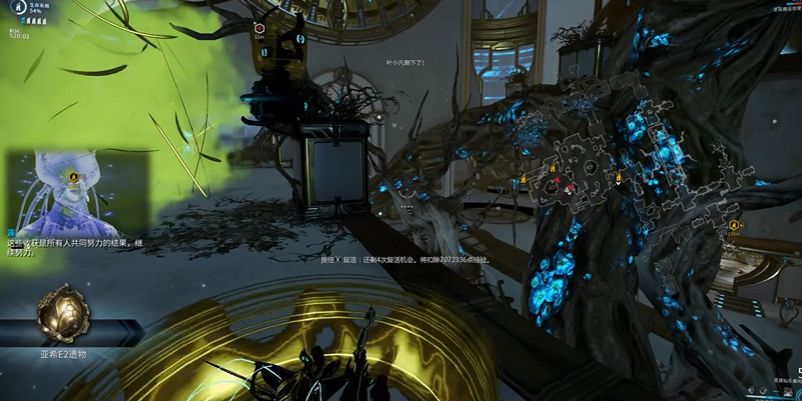Click the red hexagon objective waypoint marker
The width and height of the screenshot is (802, 401).
pos(260,30)
